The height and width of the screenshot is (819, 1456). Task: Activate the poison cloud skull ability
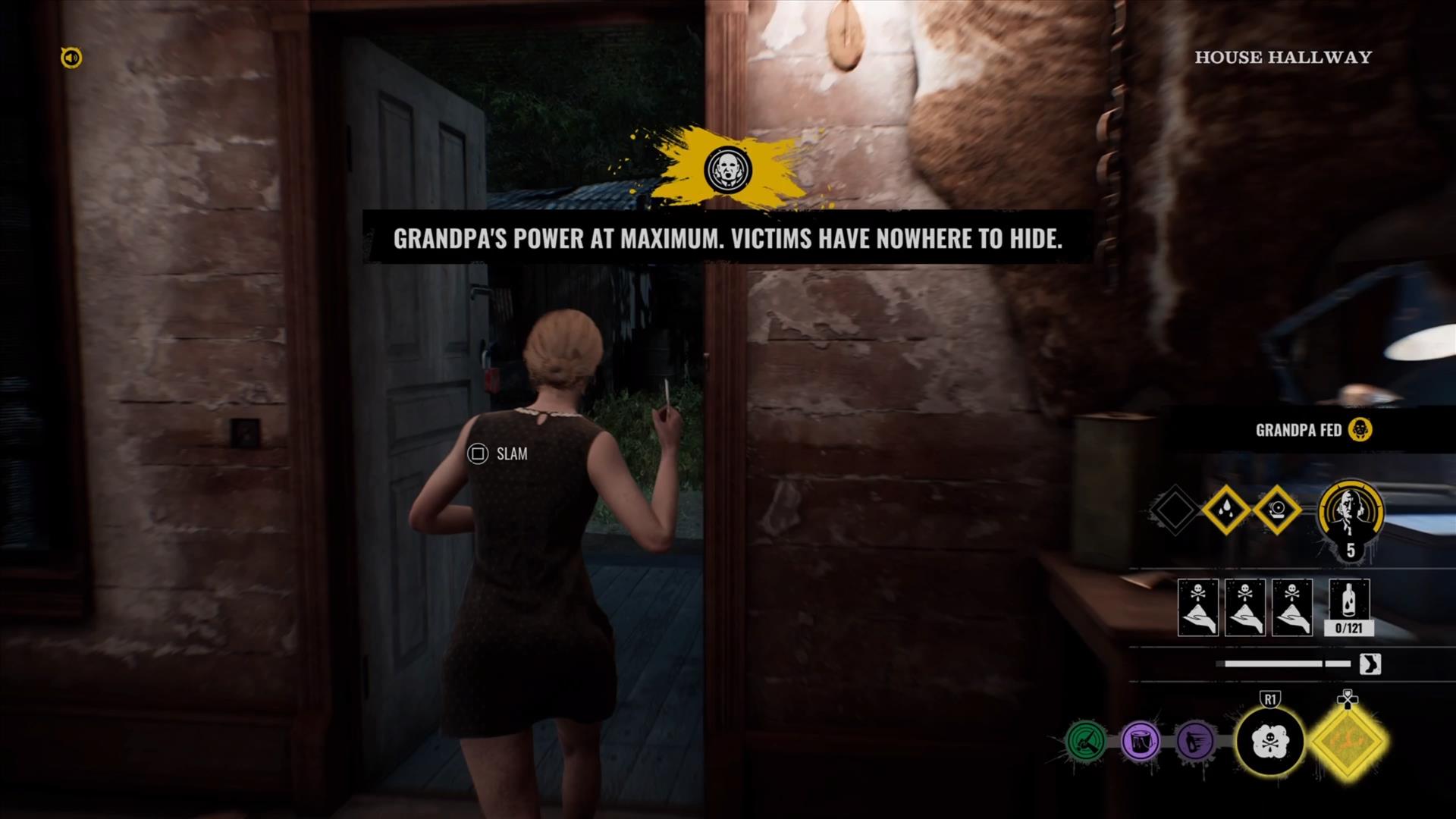click(x=1270, y=741)
